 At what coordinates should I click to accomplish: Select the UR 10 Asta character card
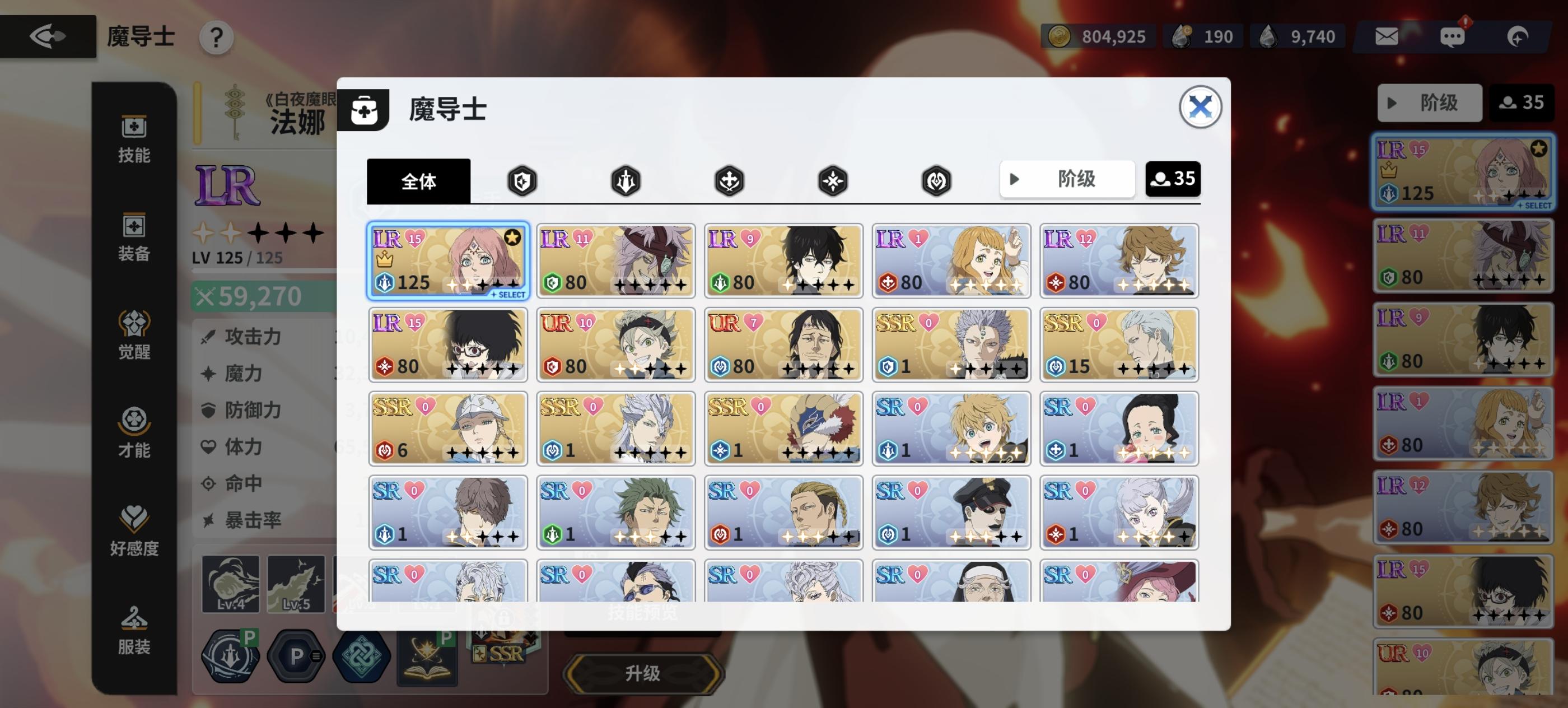(x=615, y=345)
